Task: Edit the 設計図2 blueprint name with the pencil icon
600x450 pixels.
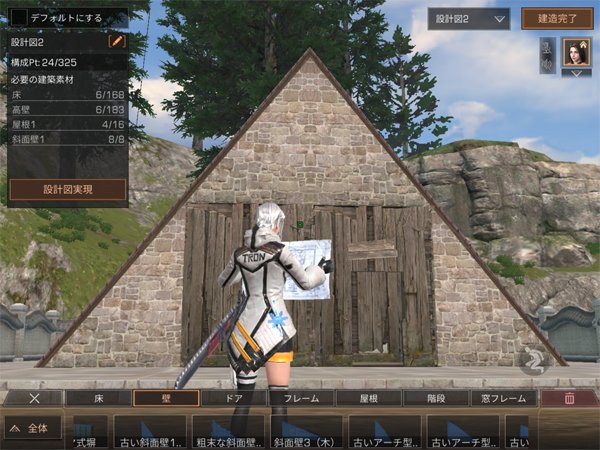Action: 117,42
